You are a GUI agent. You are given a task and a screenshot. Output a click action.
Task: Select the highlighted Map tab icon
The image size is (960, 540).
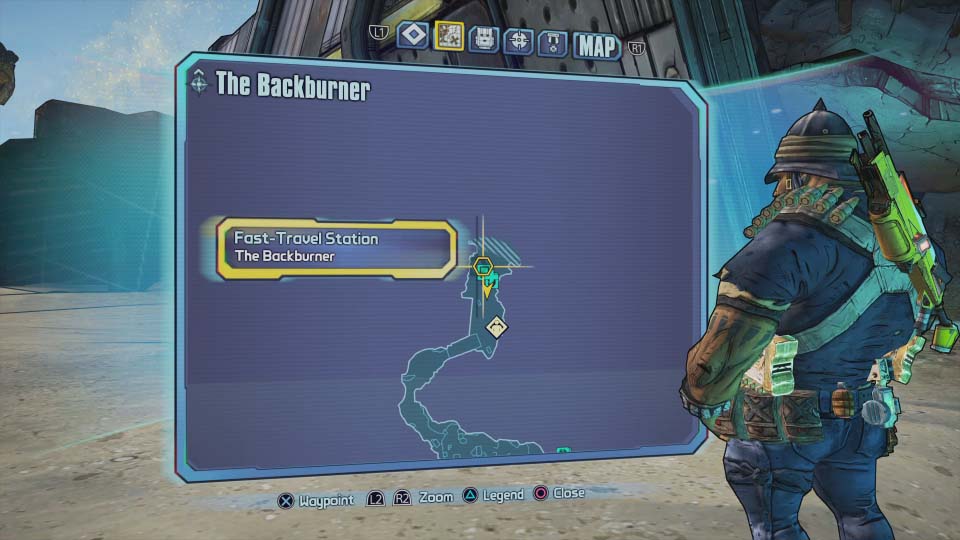pos(449,37)
